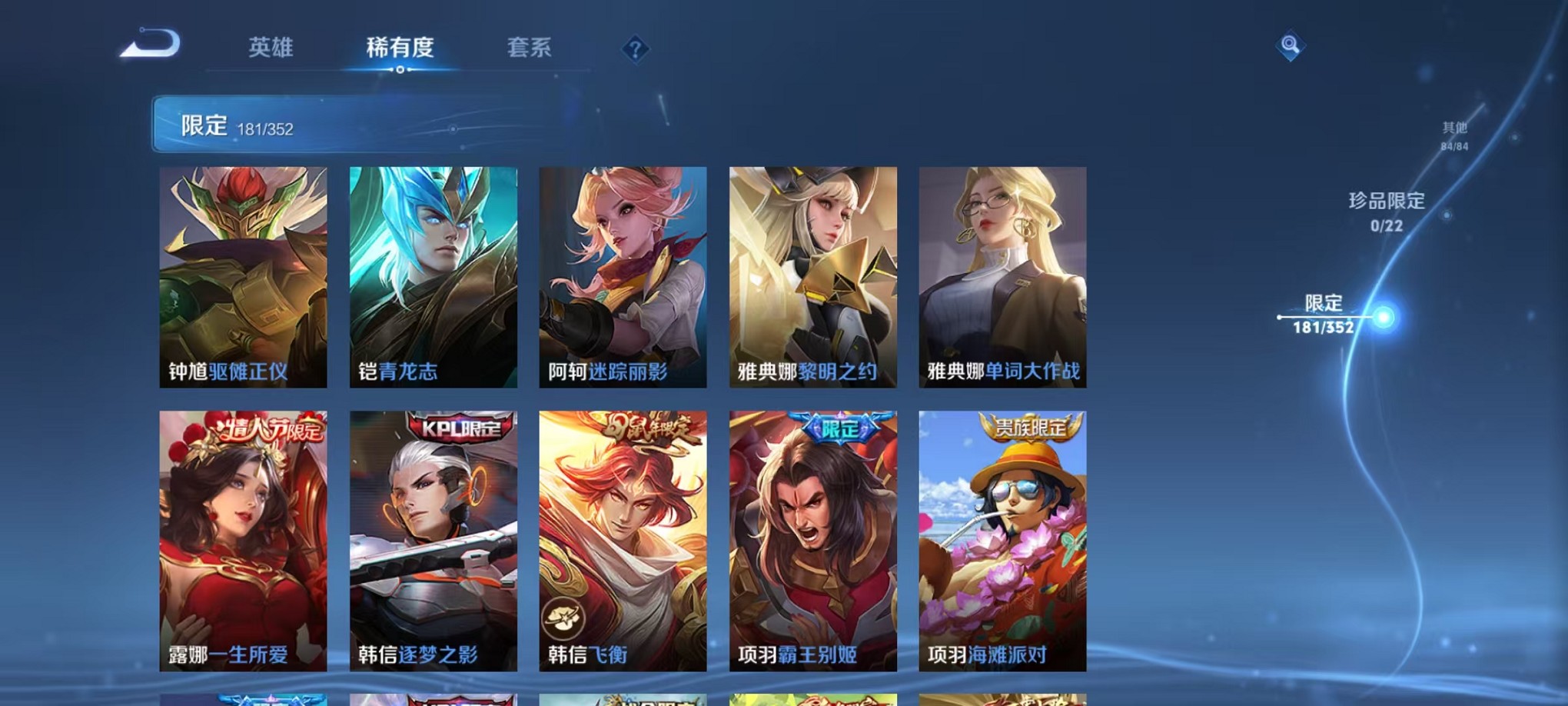
Task: Switch to the 英雄 tab
Action: click(271, 48)
